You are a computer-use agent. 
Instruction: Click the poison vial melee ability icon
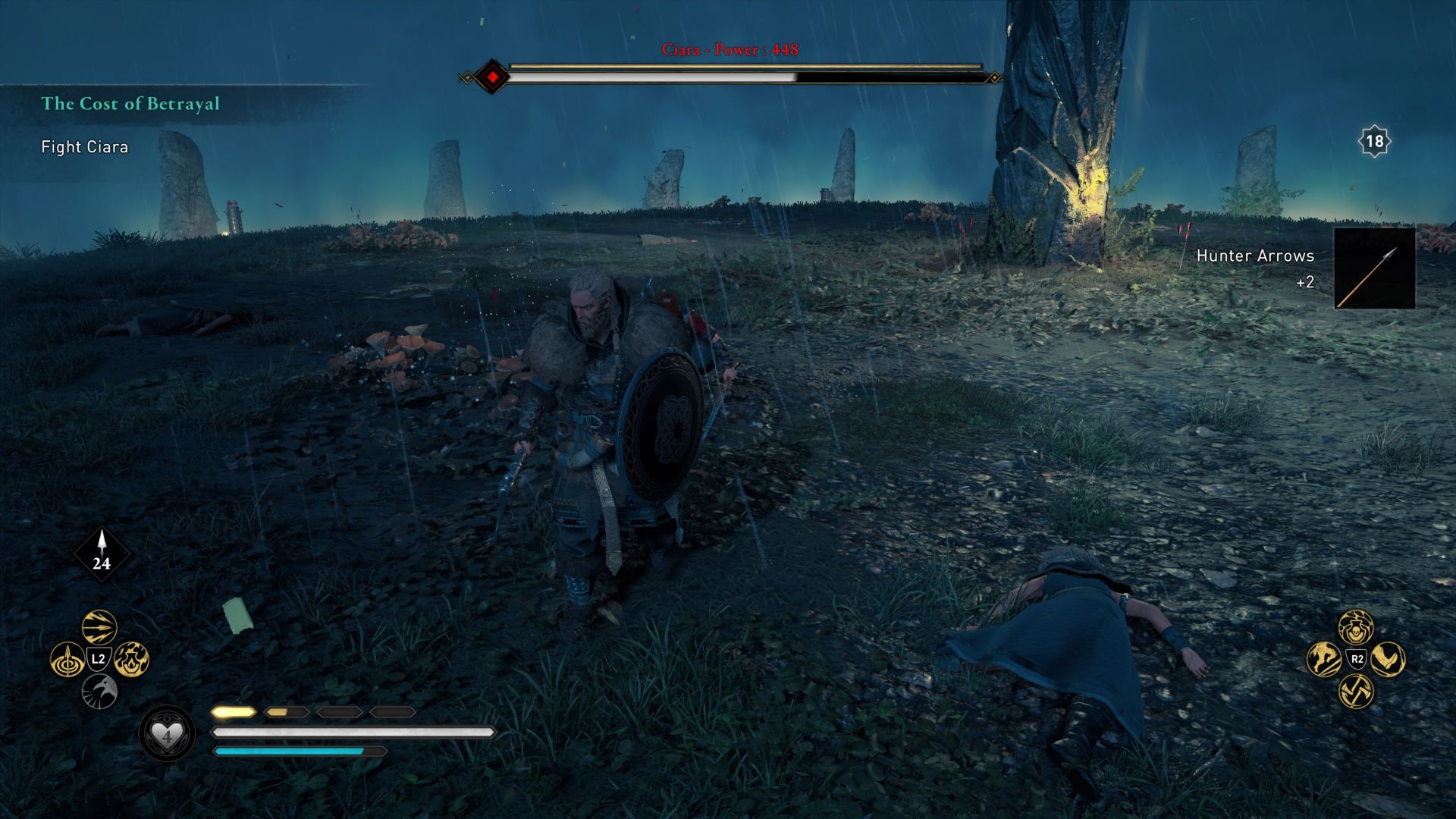[1357, 629]
